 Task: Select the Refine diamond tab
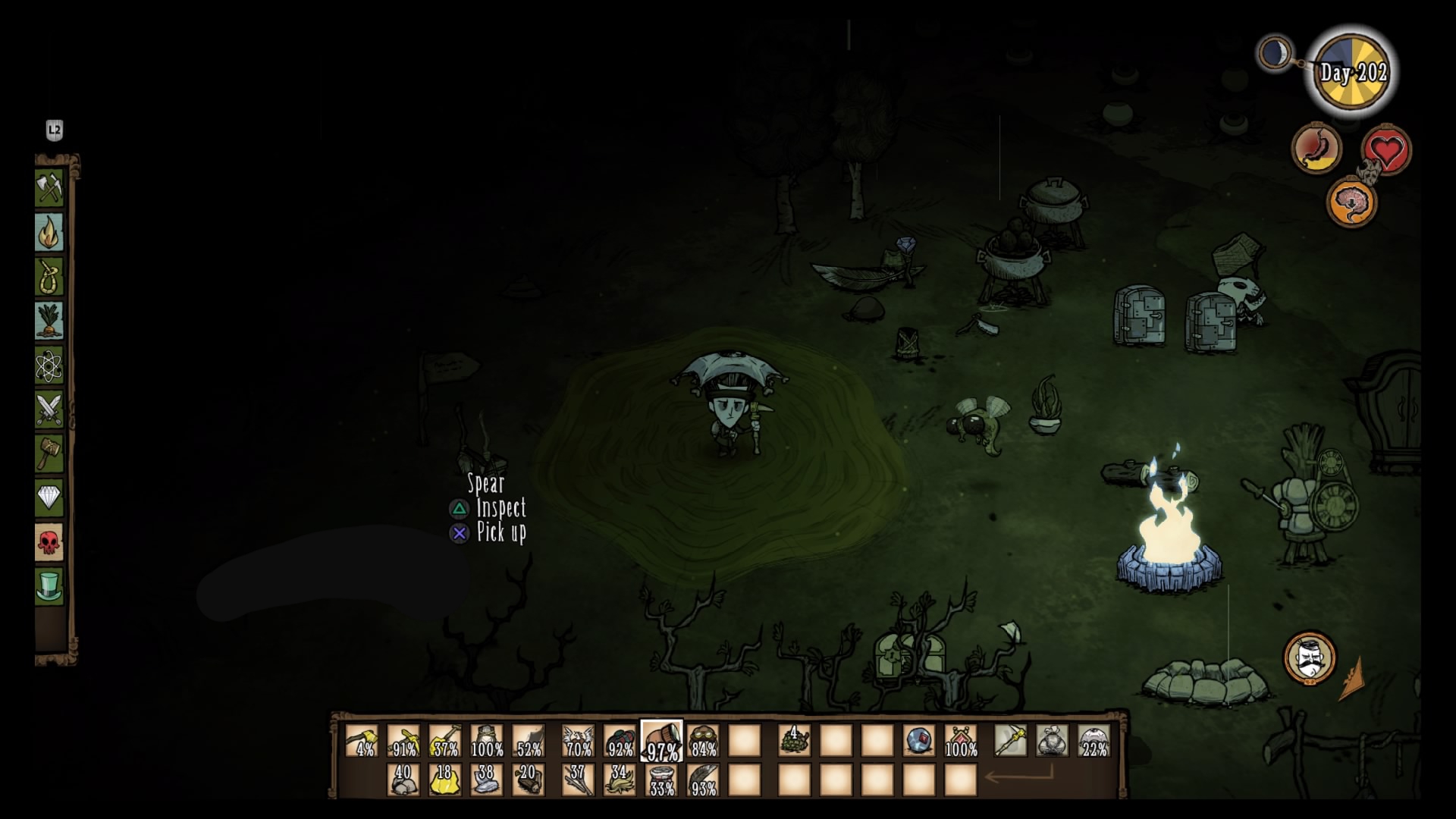point(49,497)
